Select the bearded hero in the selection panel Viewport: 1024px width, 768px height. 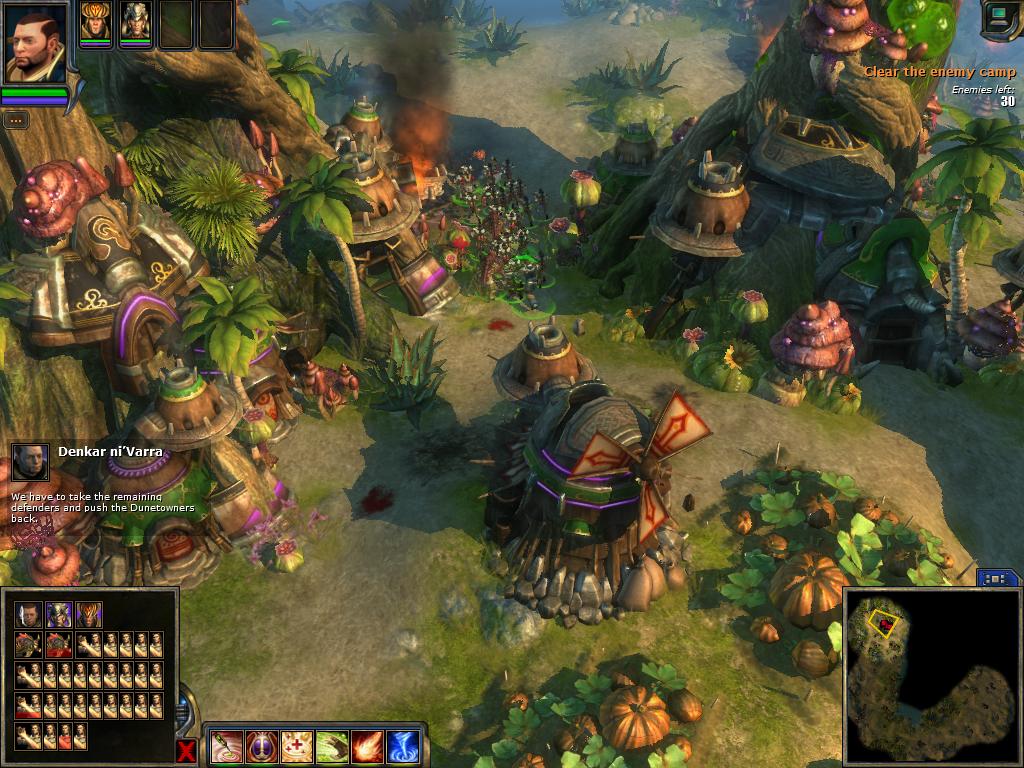[x=28, y=615]
